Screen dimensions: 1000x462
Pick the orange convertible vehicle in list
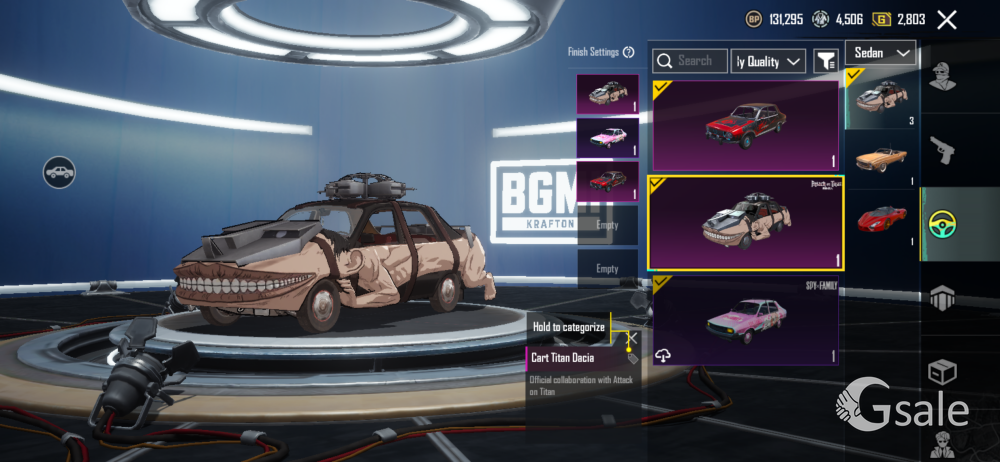[x=881, y=160]
